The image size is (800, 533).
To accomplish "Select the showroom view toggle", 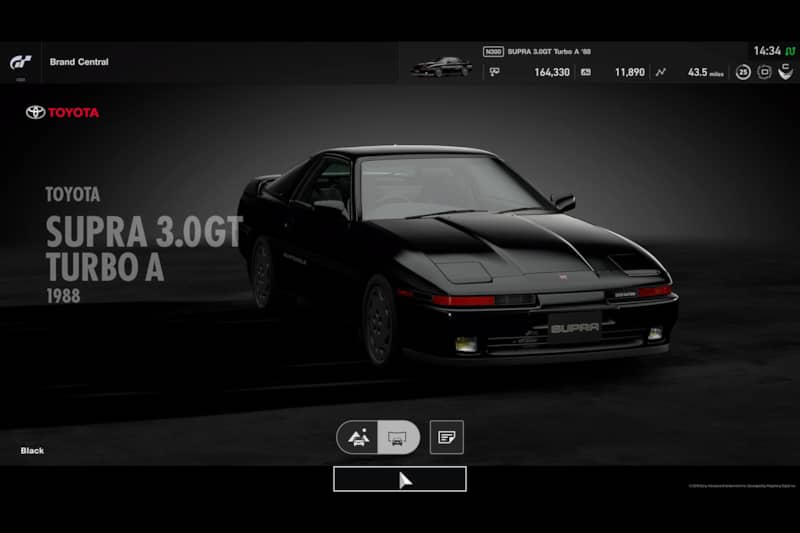I will click(x=398, y=437).
